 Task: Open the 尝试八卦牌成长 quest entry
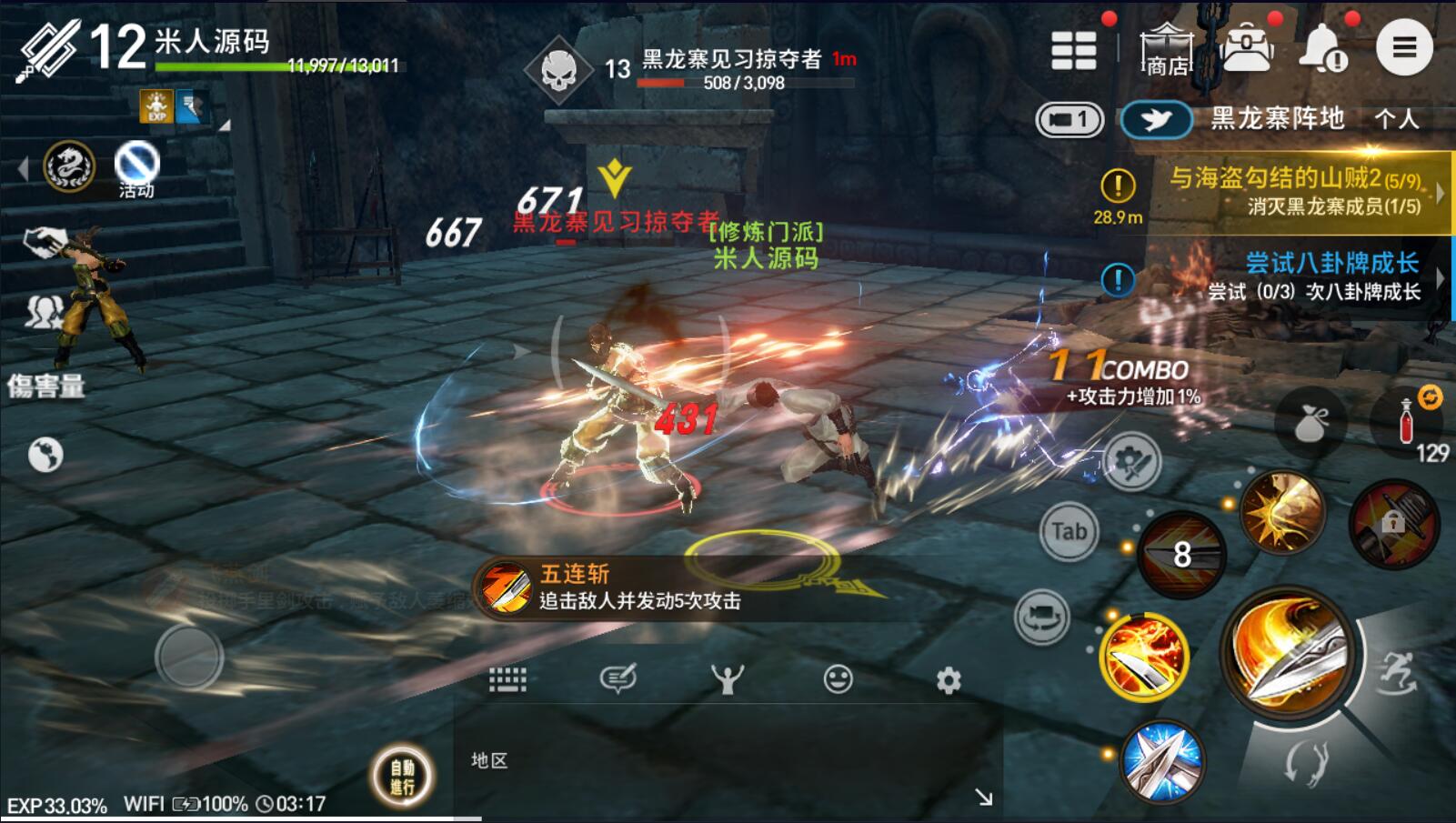(x=1315, y=276)
